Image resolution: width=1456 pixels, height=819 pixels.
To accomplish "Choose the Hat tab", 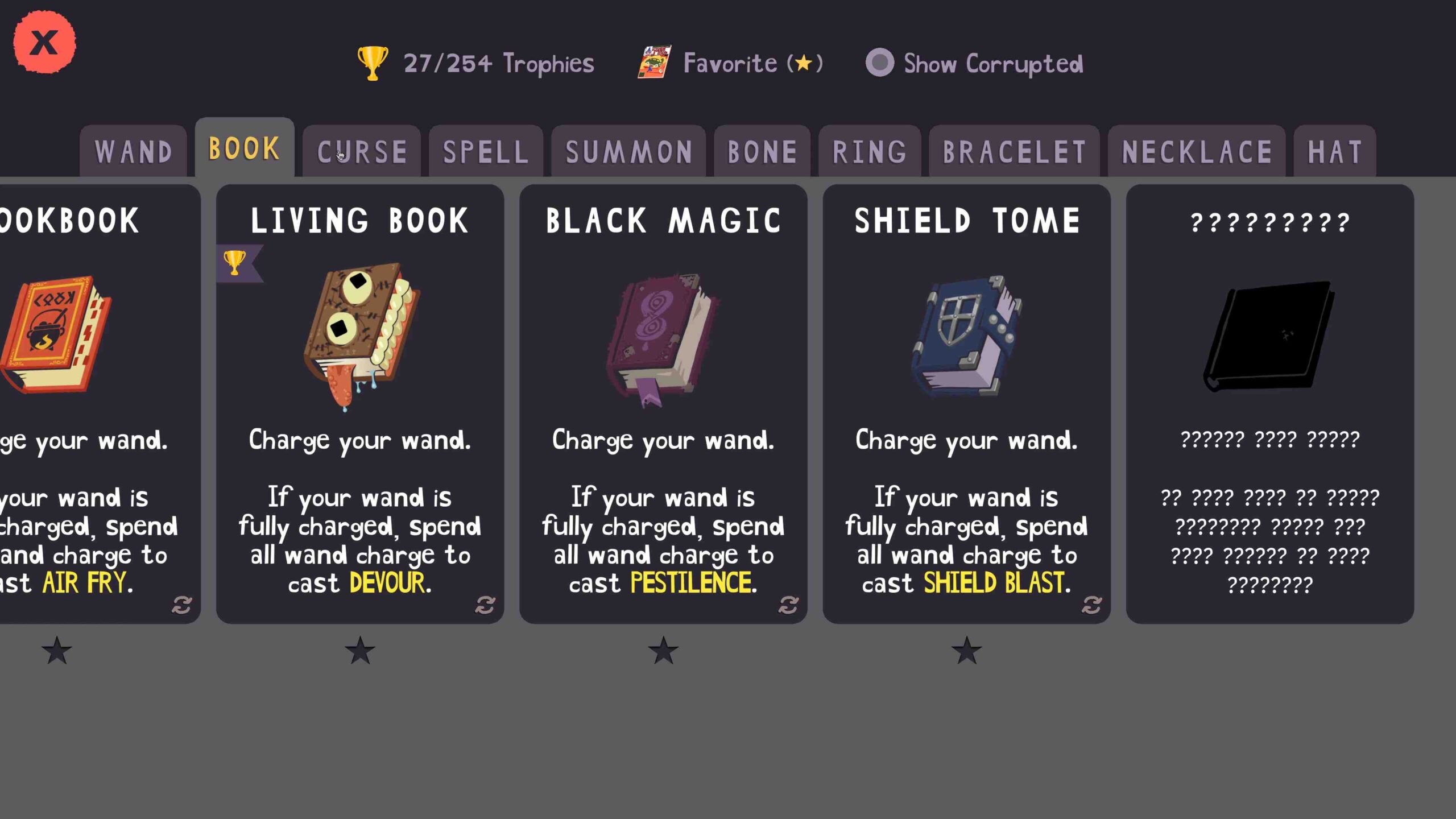I will 1335,152.
